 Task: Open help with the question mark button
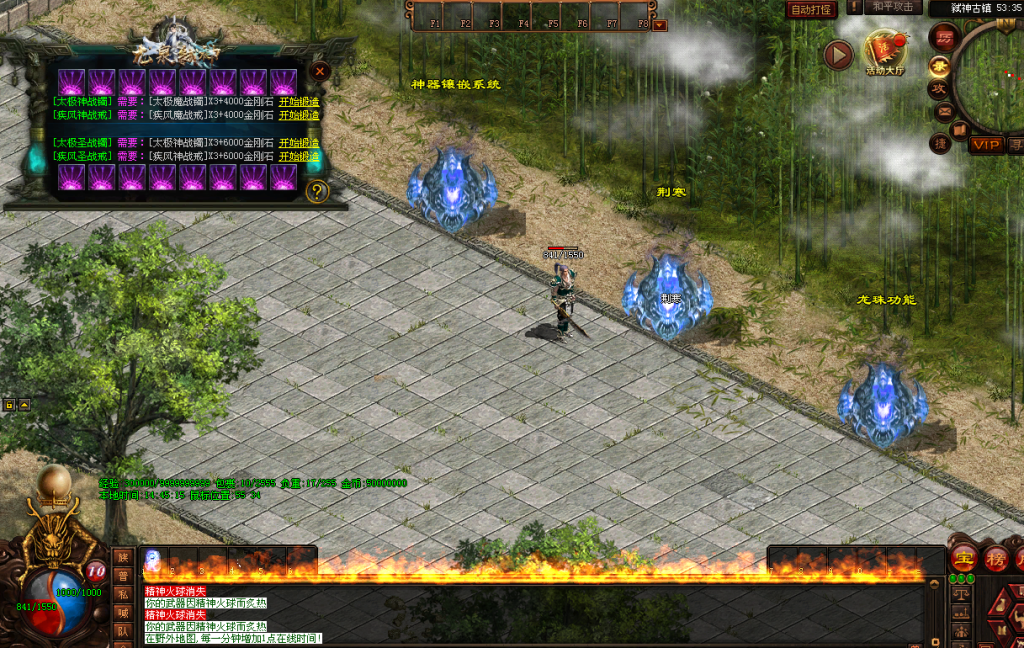click(318, 191)
